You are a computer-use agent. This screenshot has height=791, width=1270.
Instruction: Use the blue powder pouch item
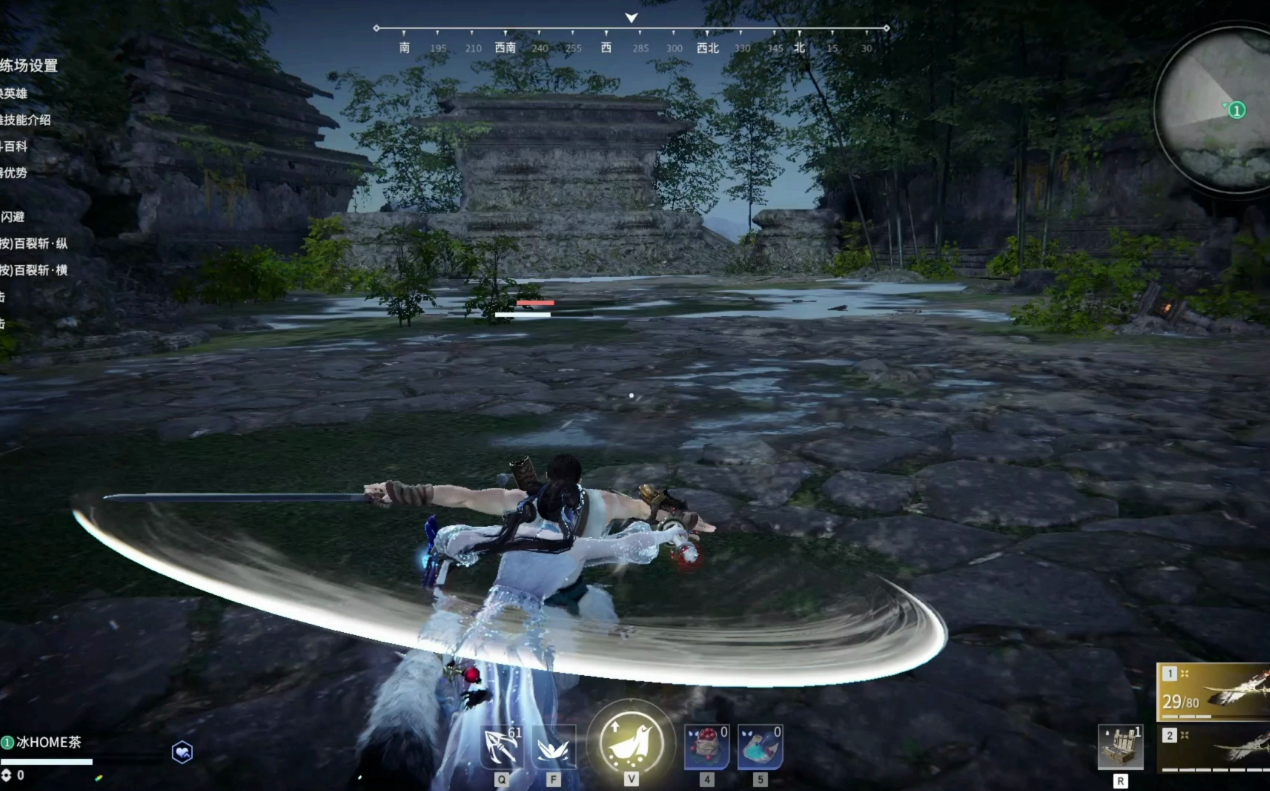click(x=759, y=747)
